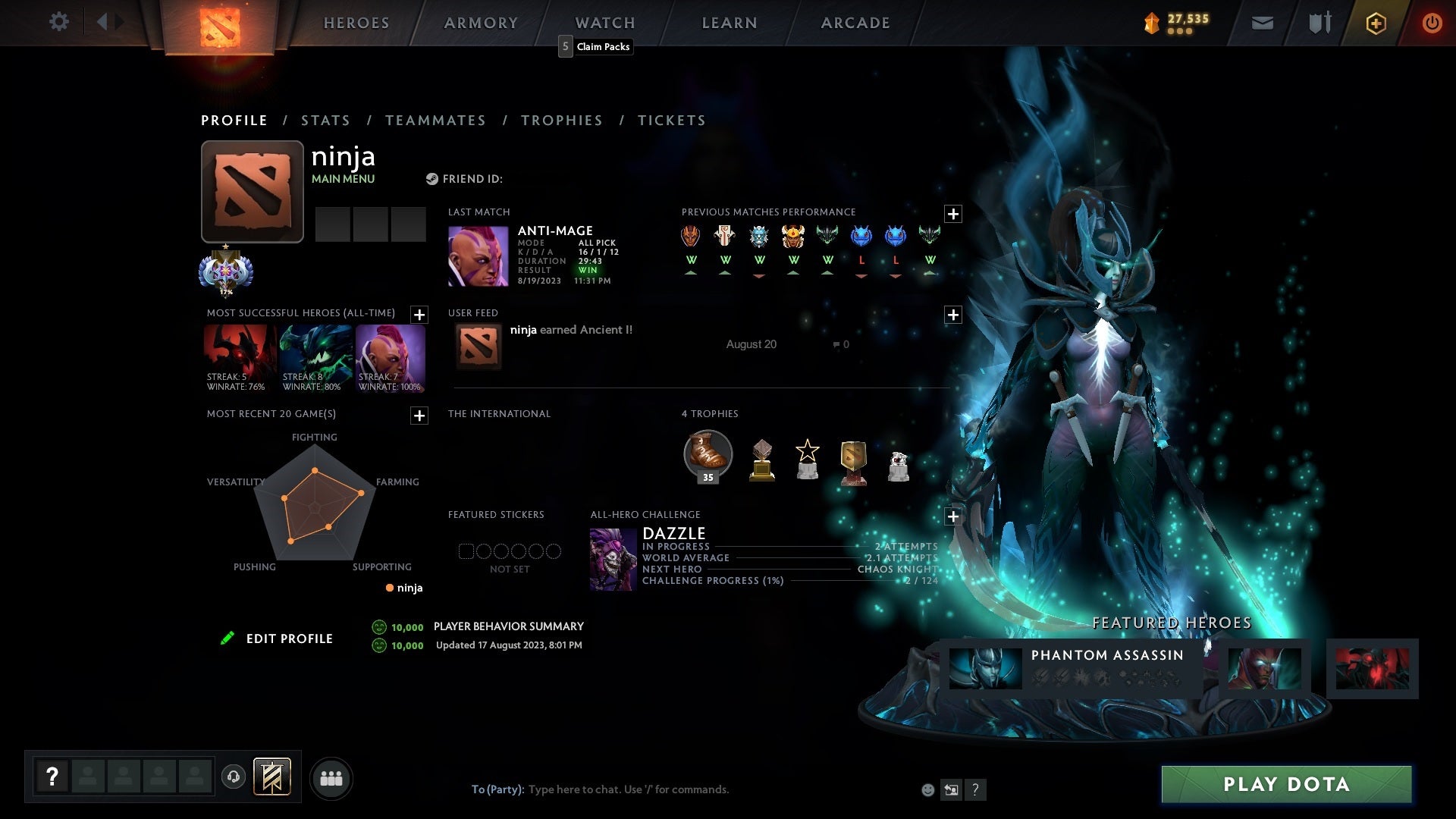Image resolution: width=1456 pixels, height=819 pixels.
Task: Open the settings gear icon
Action: (x=59, y=22)
